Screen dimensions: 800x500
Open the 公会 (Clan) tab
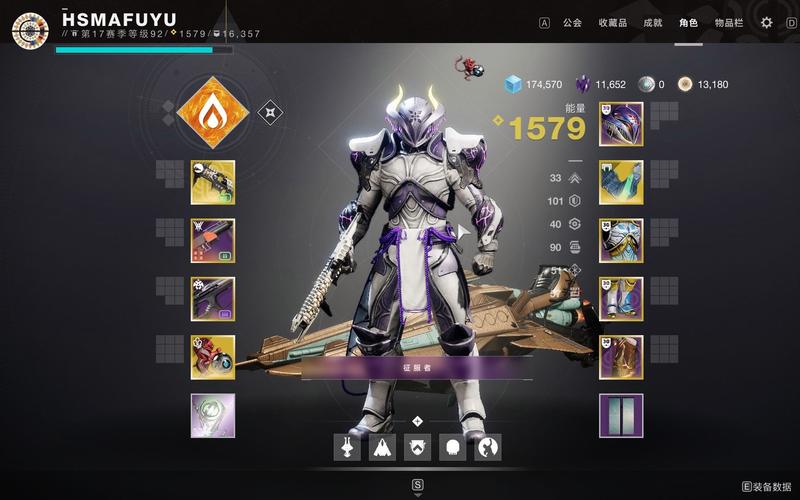click(x=572, y=22)
